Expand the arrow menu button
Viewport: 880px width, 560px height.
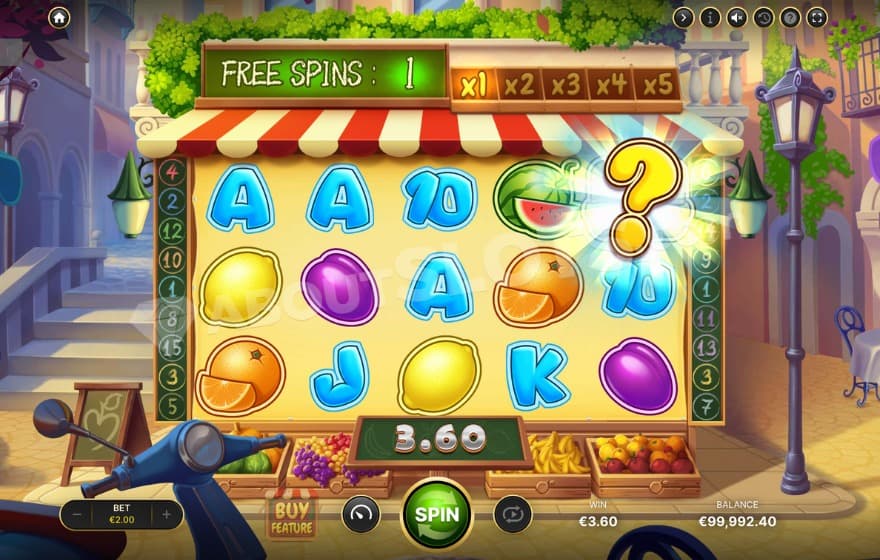tap(684, 17)
